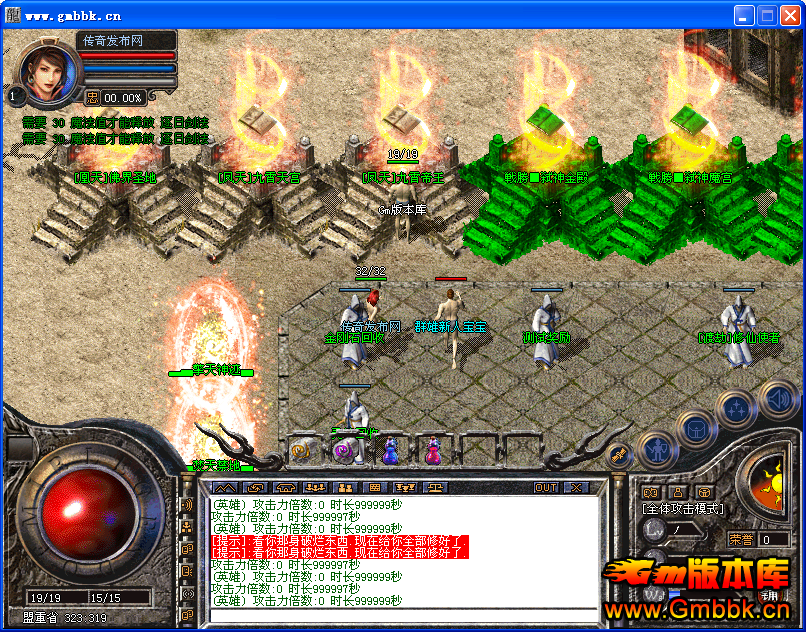This screenshot has width=806, height=632.
Task: Close the game via chat bar X
Action: [576, 488]
